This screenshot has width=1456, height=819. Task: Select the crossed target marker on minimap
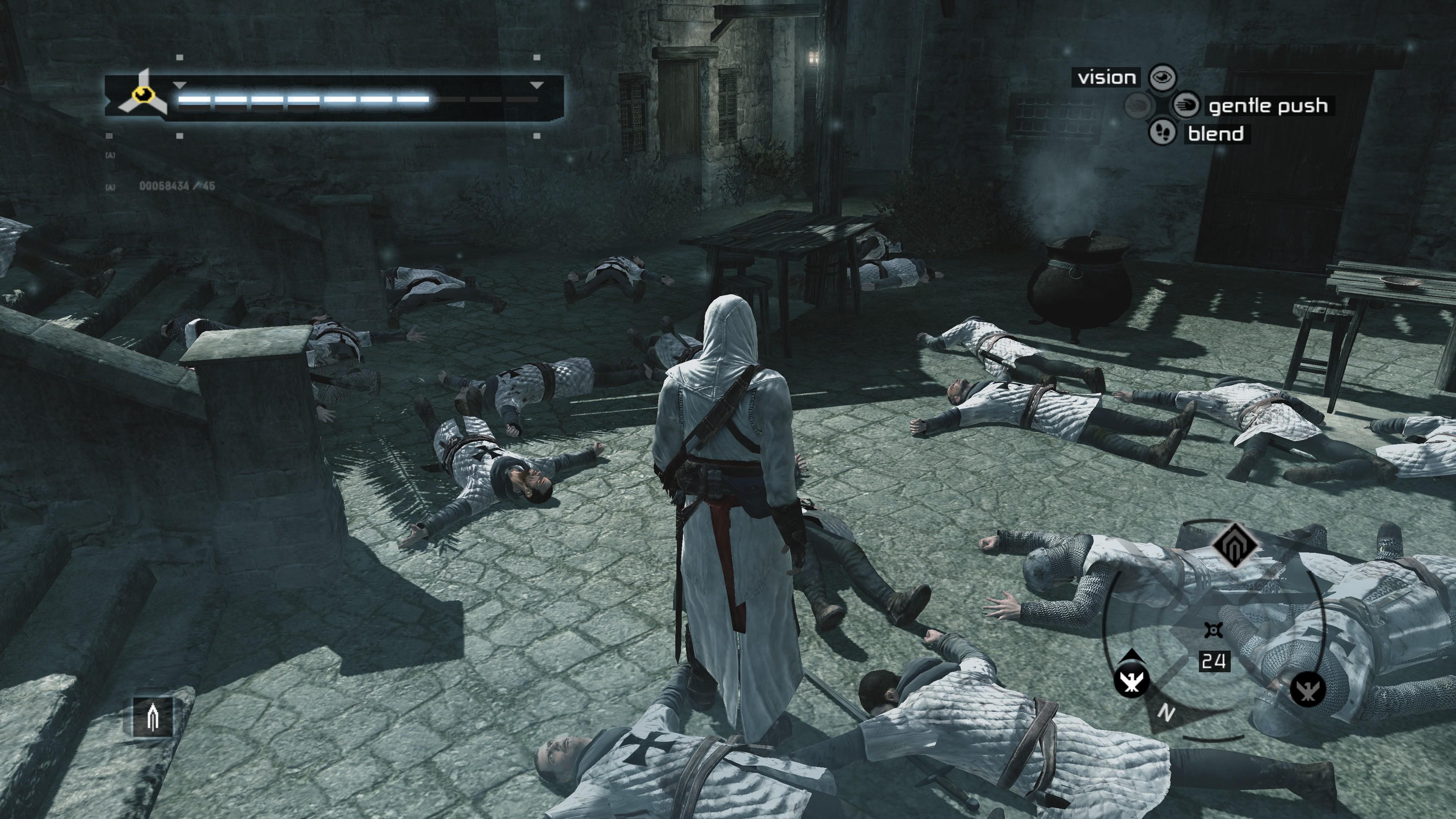click(x=1213, y=630)
